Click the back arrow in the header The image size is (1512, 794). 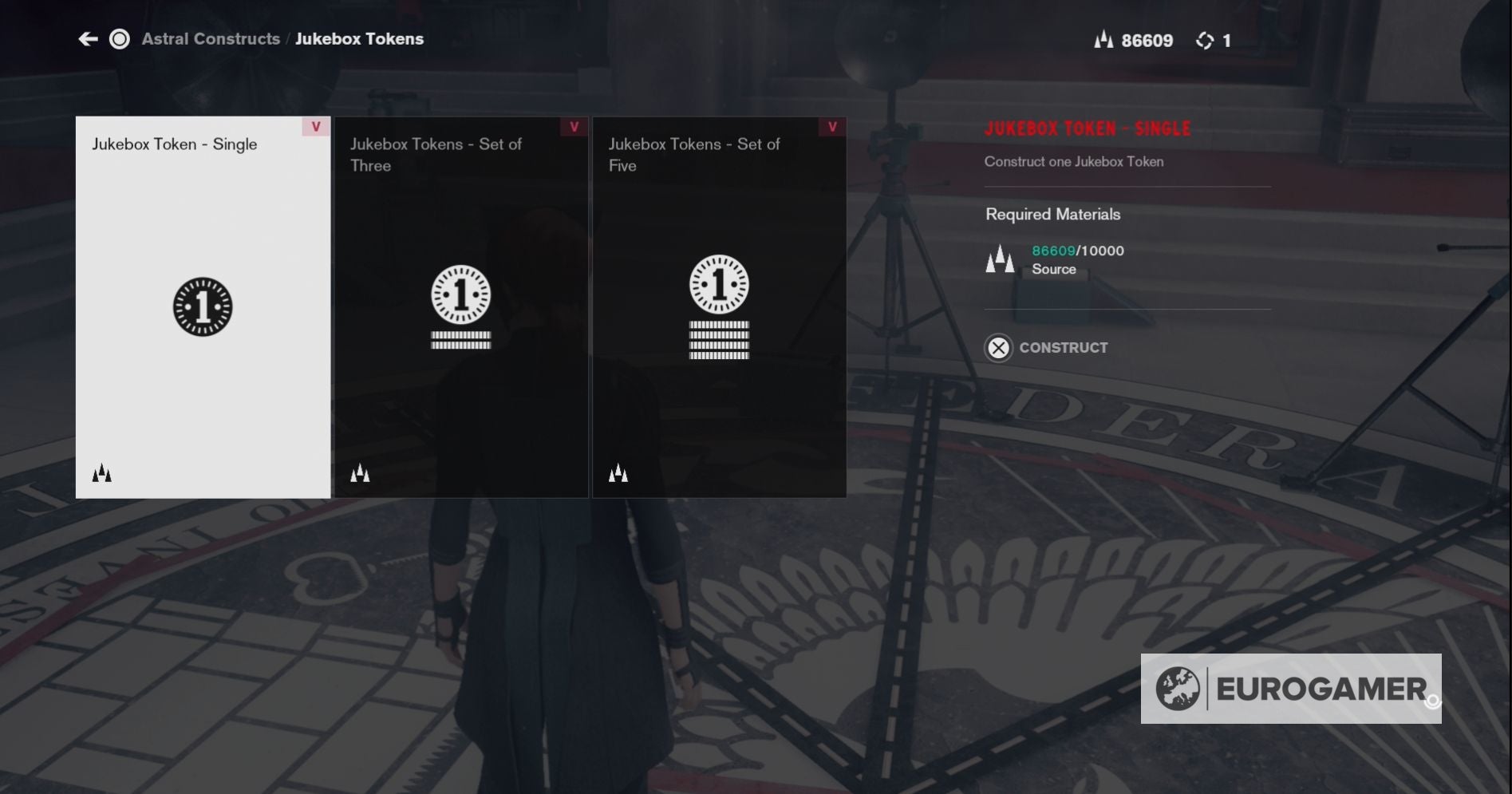click(x=88, y=38)
